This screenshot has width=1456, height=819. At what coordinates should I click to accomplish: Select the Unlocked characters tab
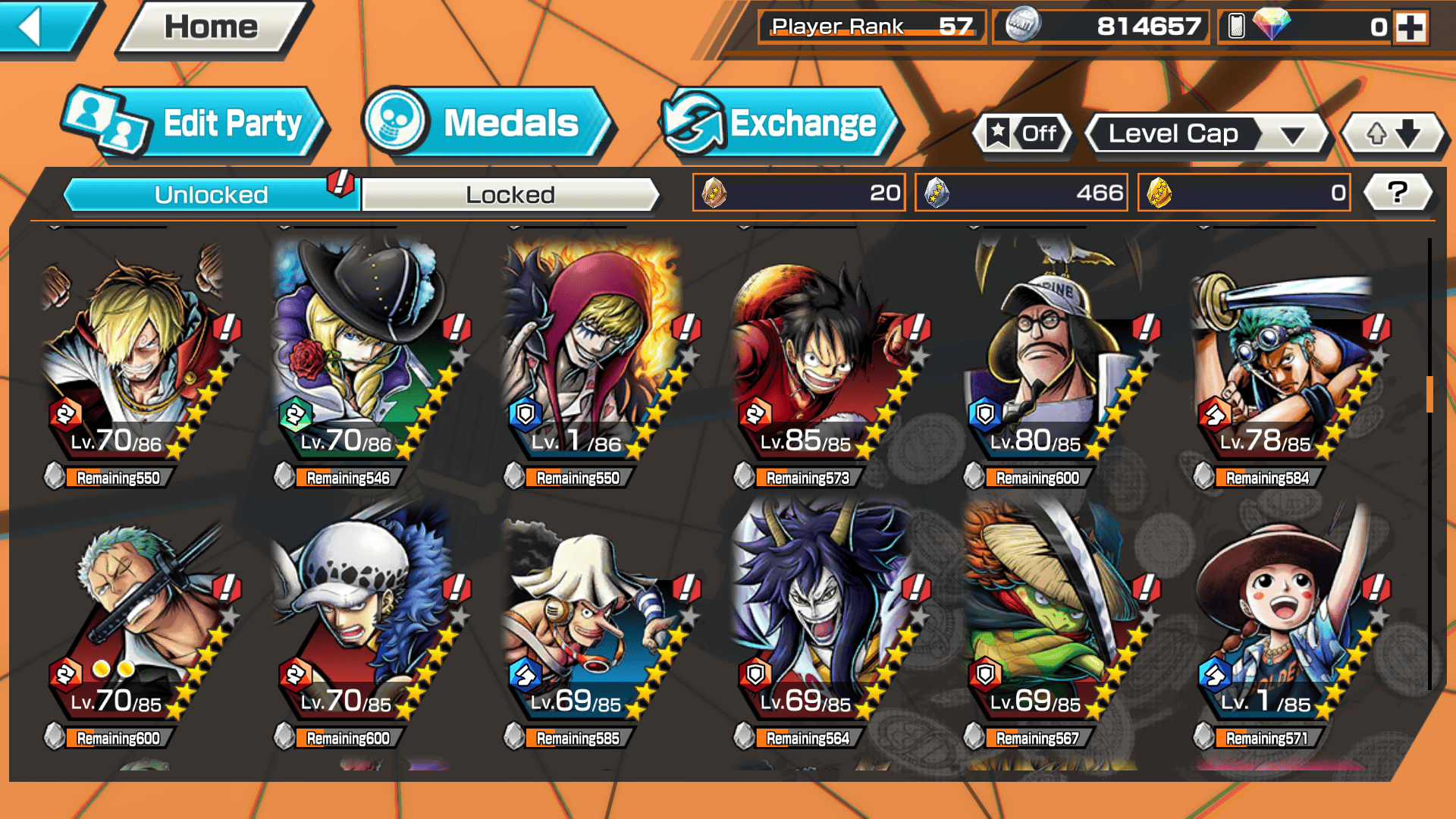pyautogui.click(x=210, y=195)
